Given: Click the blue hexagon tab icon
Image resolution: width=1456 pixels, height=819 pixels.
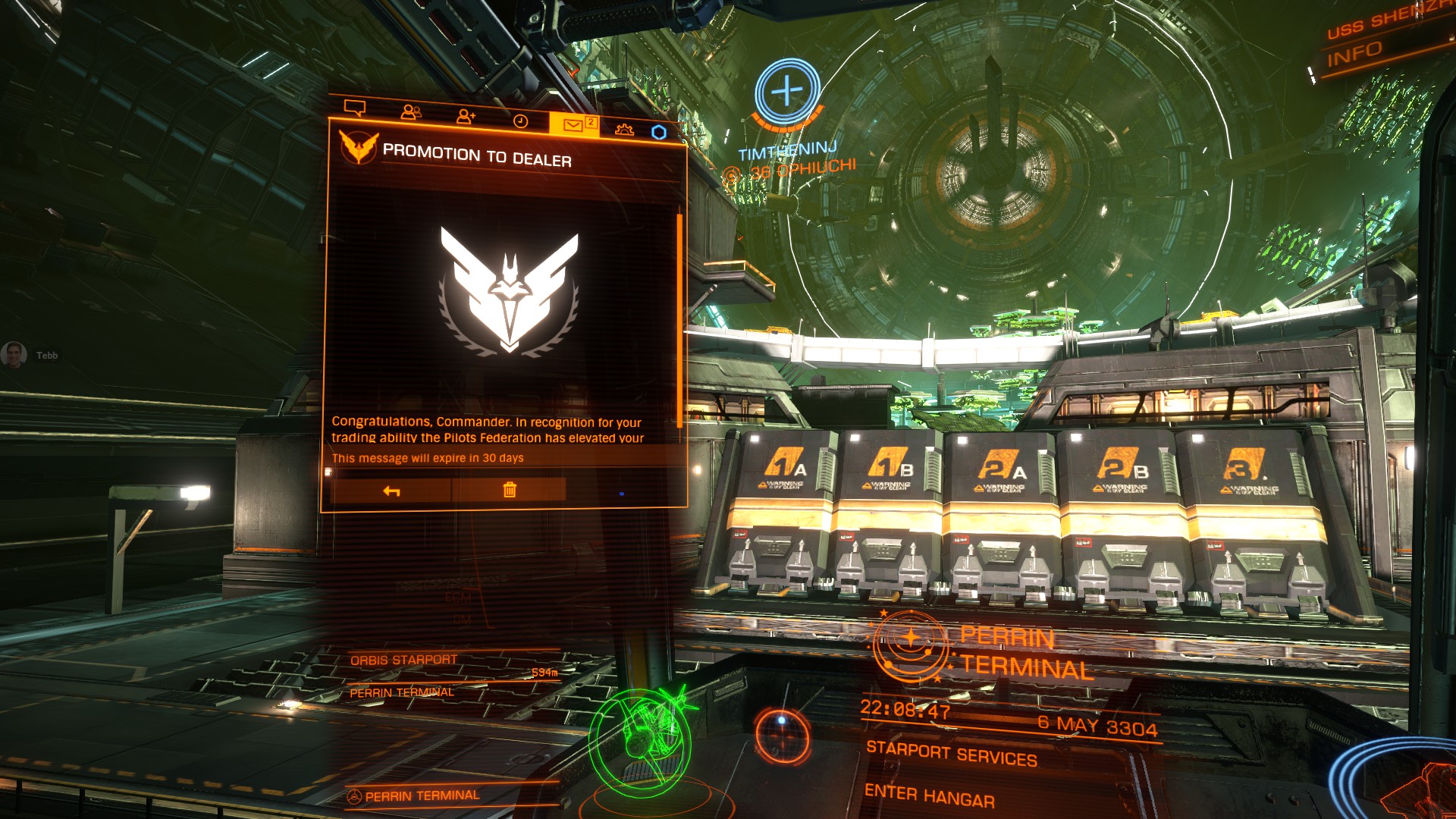Looking at the screenshot, I should click(x=659, y=132).
